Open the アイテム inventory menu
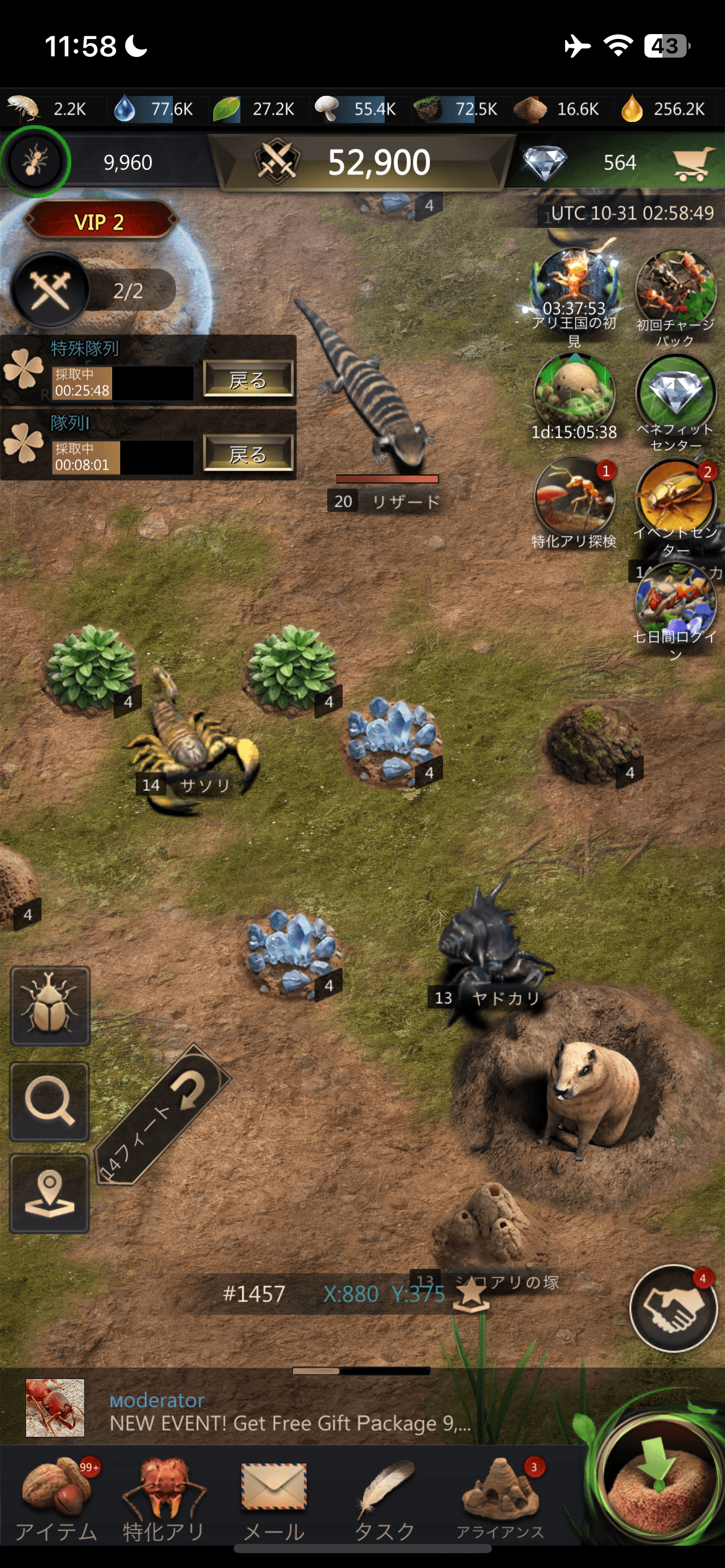The width and height of the screenshot is (725, 1568). [x=56, y=1499]
